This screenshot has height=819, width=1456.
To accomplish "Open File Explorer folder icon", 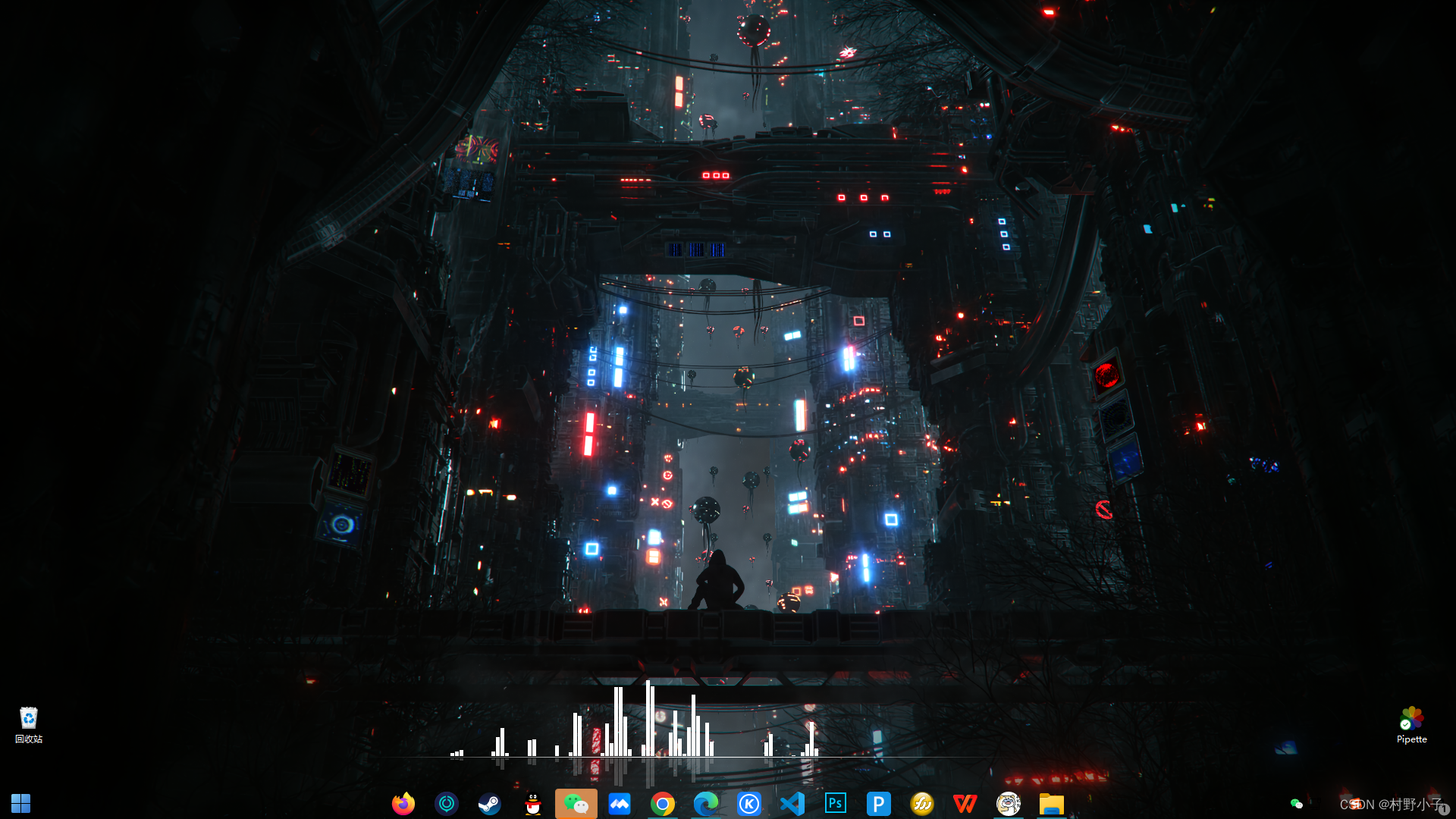I will 1052,803.
